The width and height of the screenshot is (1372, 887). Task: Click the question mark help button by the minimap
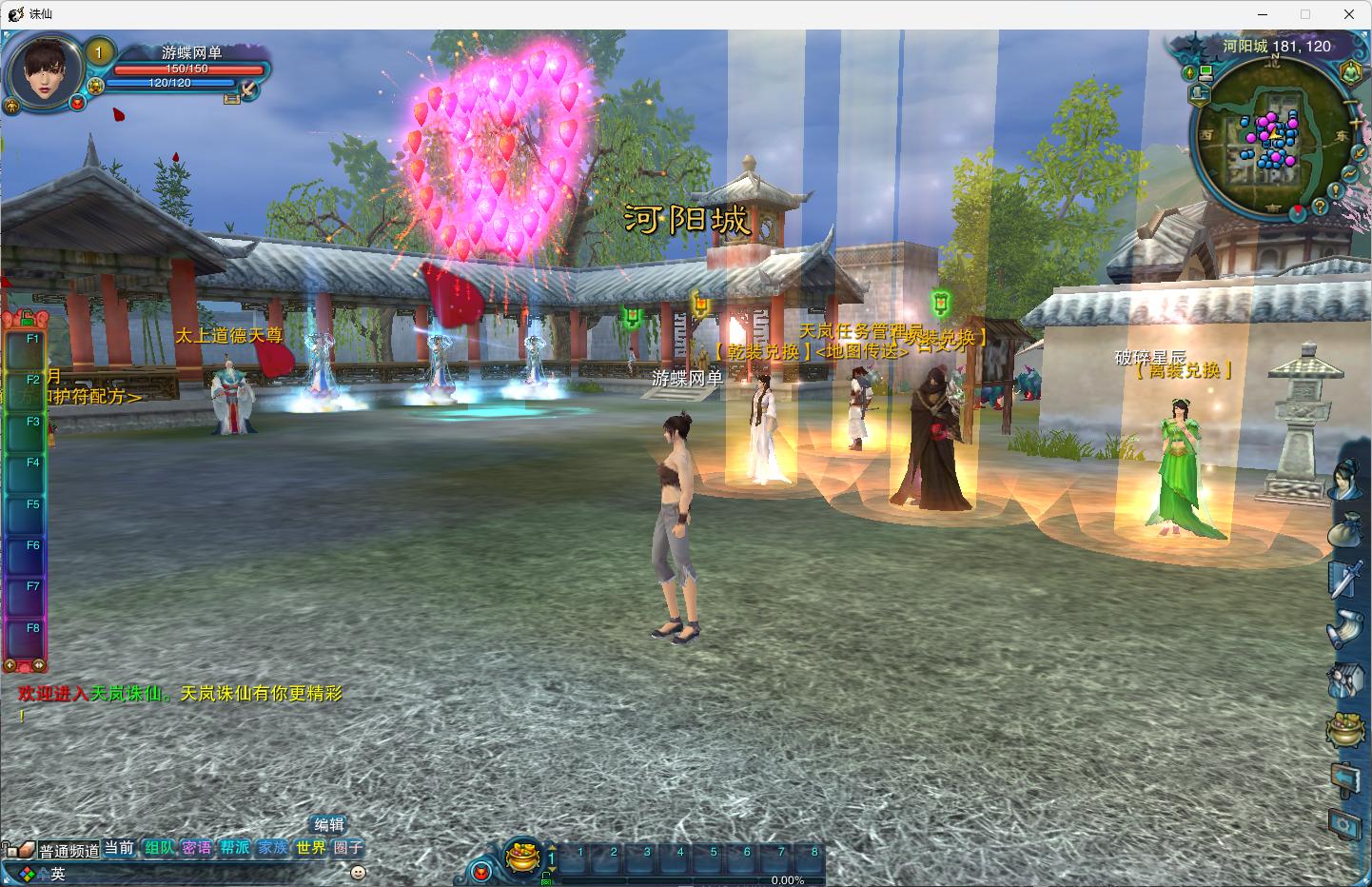click(x=1320, y=205)
